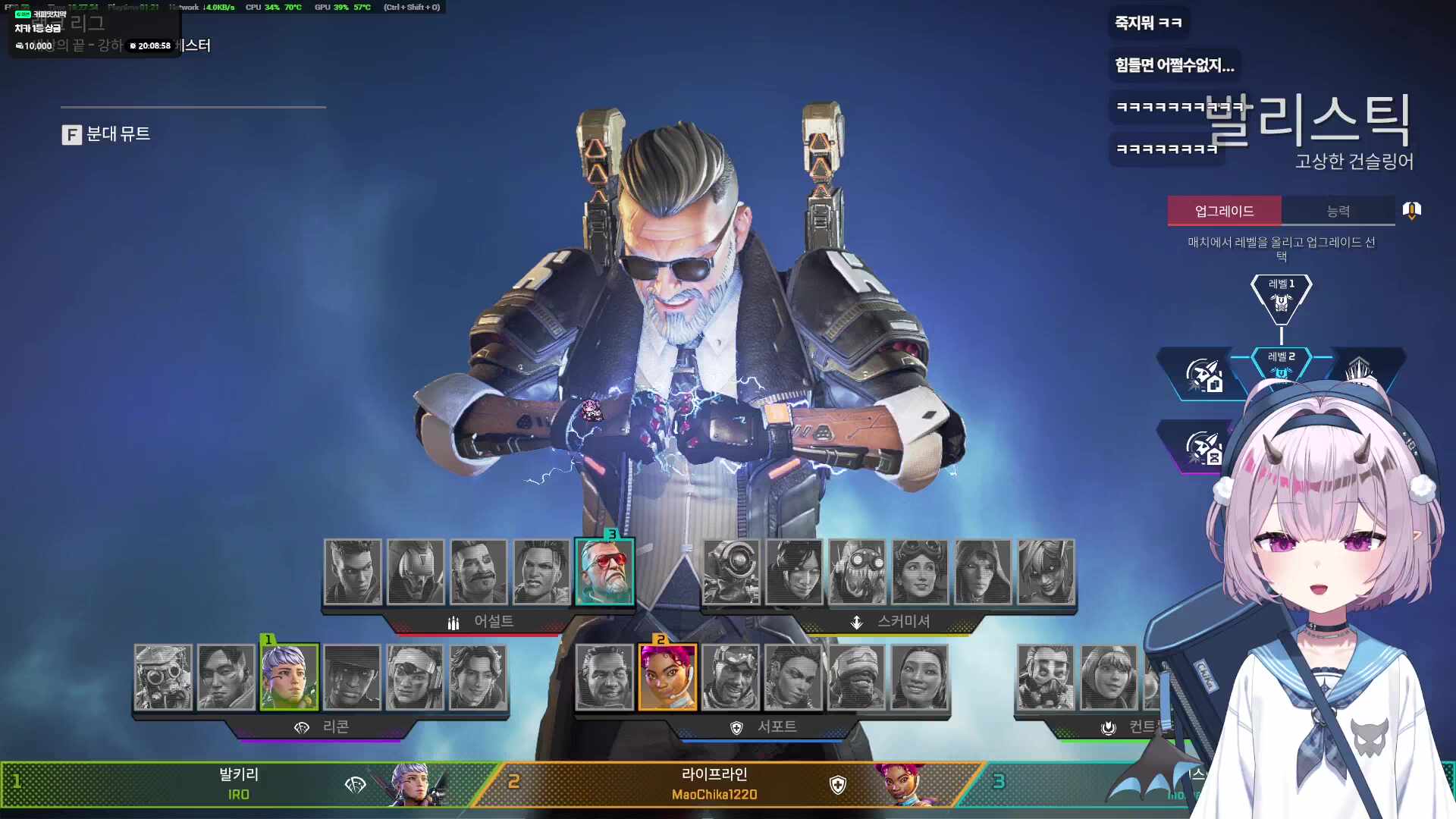The height and width of the screenshot is (819, 1456).
Task: Select the Wraith legend portrait
Action: pyautogui.click(x=794, y=572)
